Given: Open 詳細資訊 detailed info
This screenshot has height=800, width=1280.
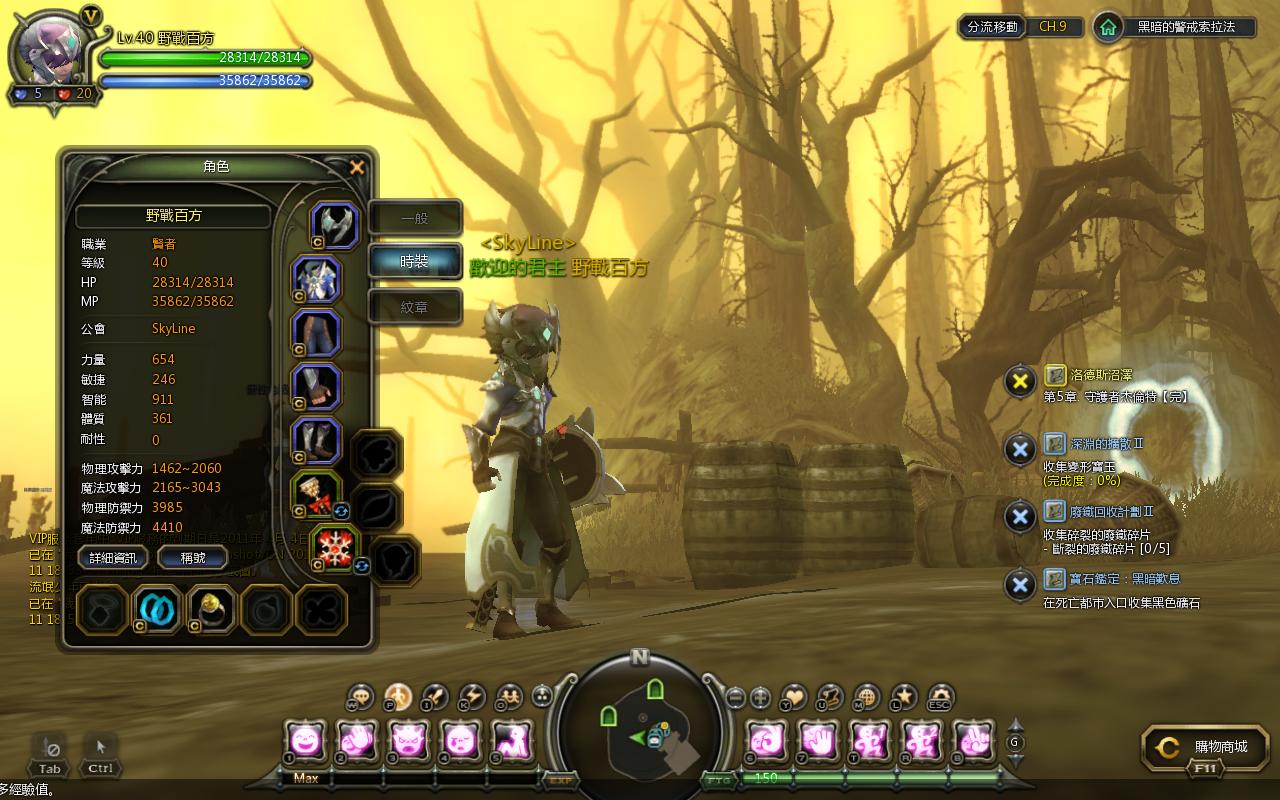Looking at the screenshot, I should point(113,558).
